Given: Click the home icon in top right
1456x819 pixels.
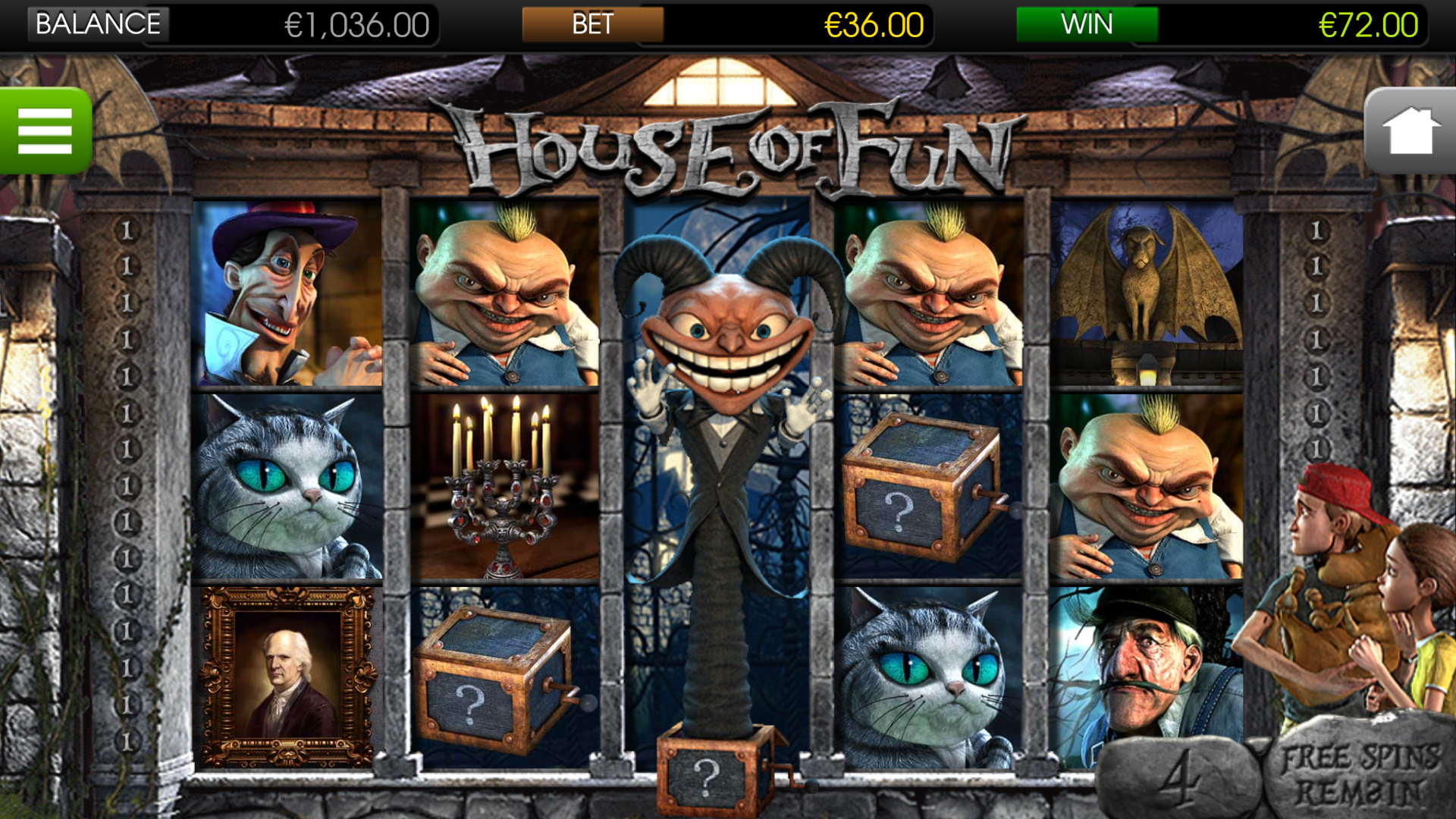Looking at the screenshot, I should coord(1410,130).
